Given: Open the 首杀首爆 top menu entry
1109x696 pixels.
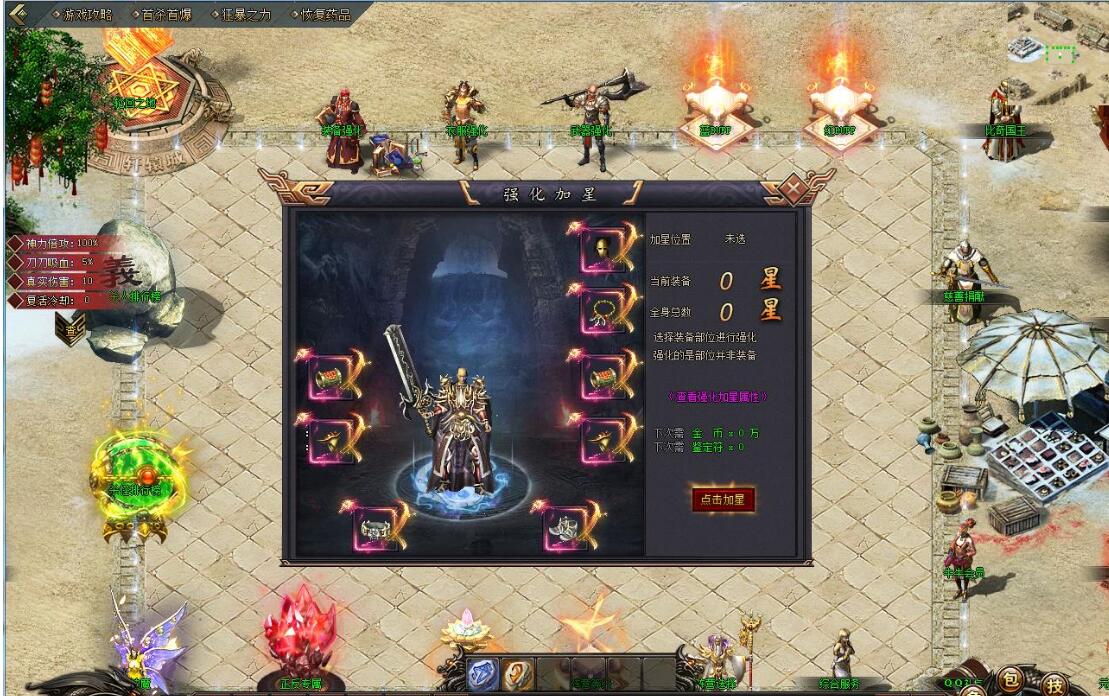Looking at the screenshot, I should tap(167, 15).
